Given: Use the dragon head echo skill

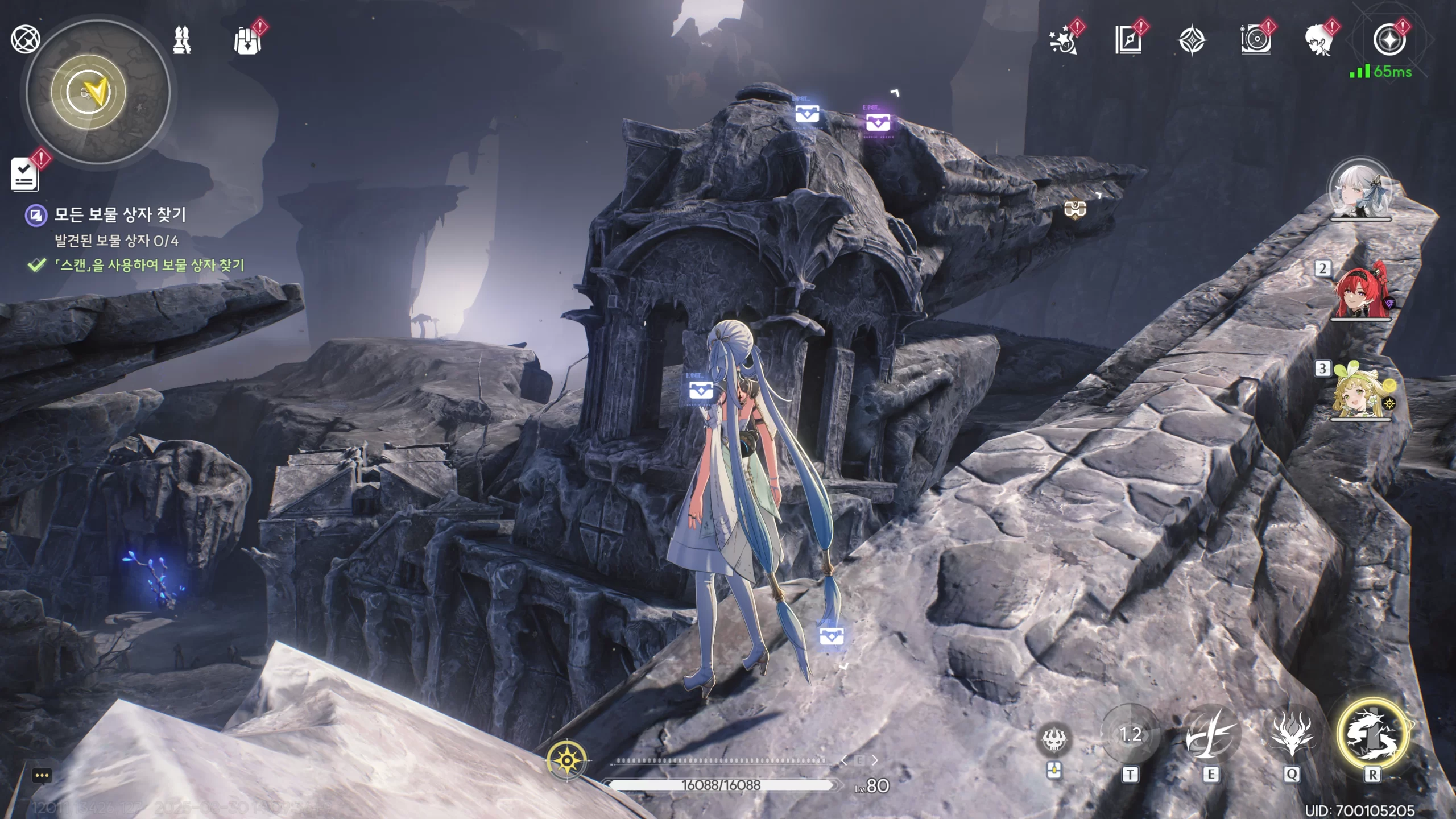Looking at the screenshot, I should pos(1292,735).
